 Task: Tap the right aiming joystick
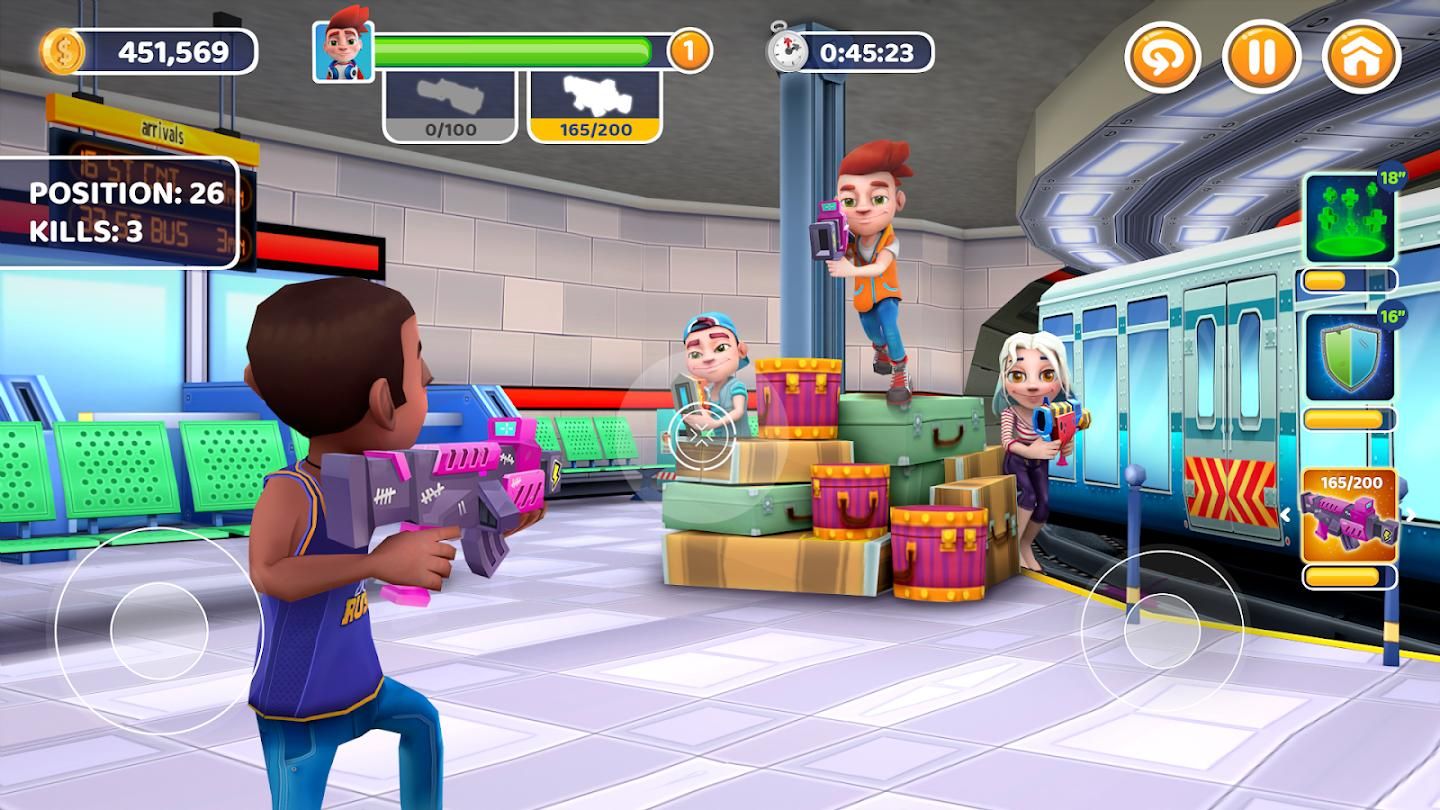pyautogui.click(x=1161, y=631)
